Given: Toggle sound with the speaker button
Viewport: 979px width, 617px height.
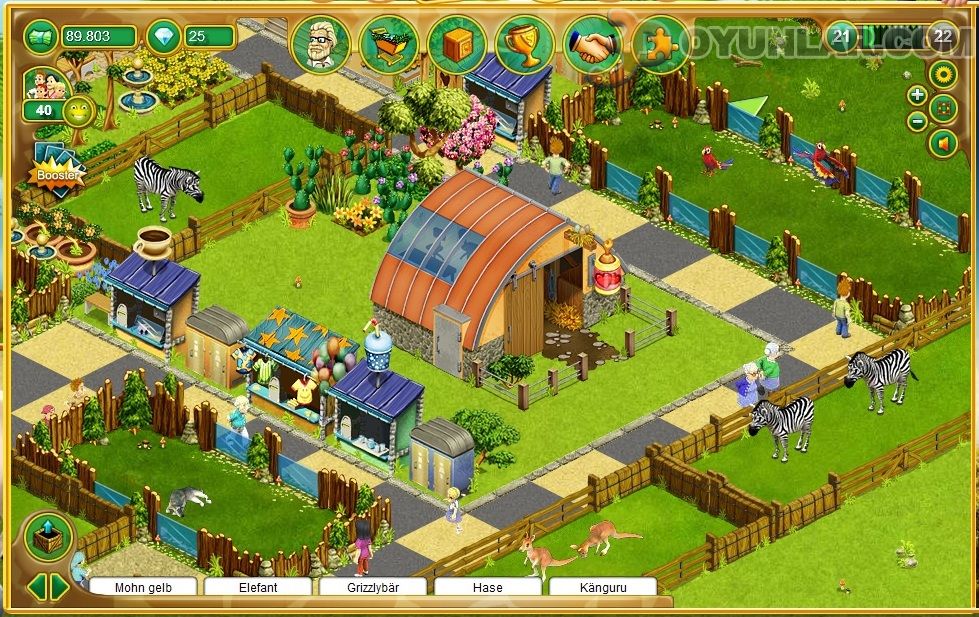Looking at the screenshot, I should tap(942, 144).
